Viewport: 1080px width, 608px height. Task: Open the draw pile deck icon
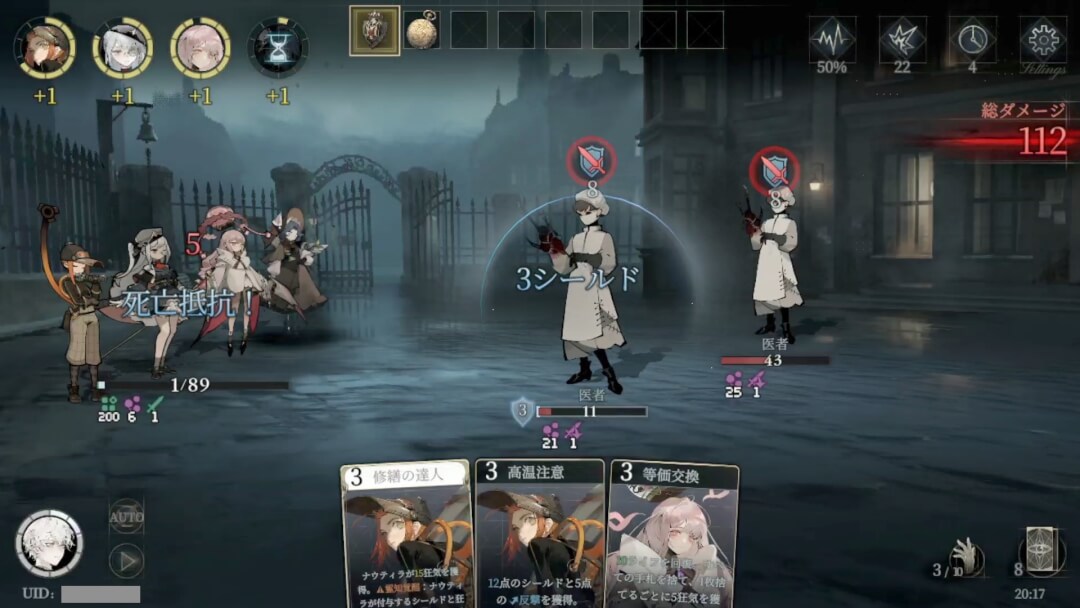[1041, 551]
